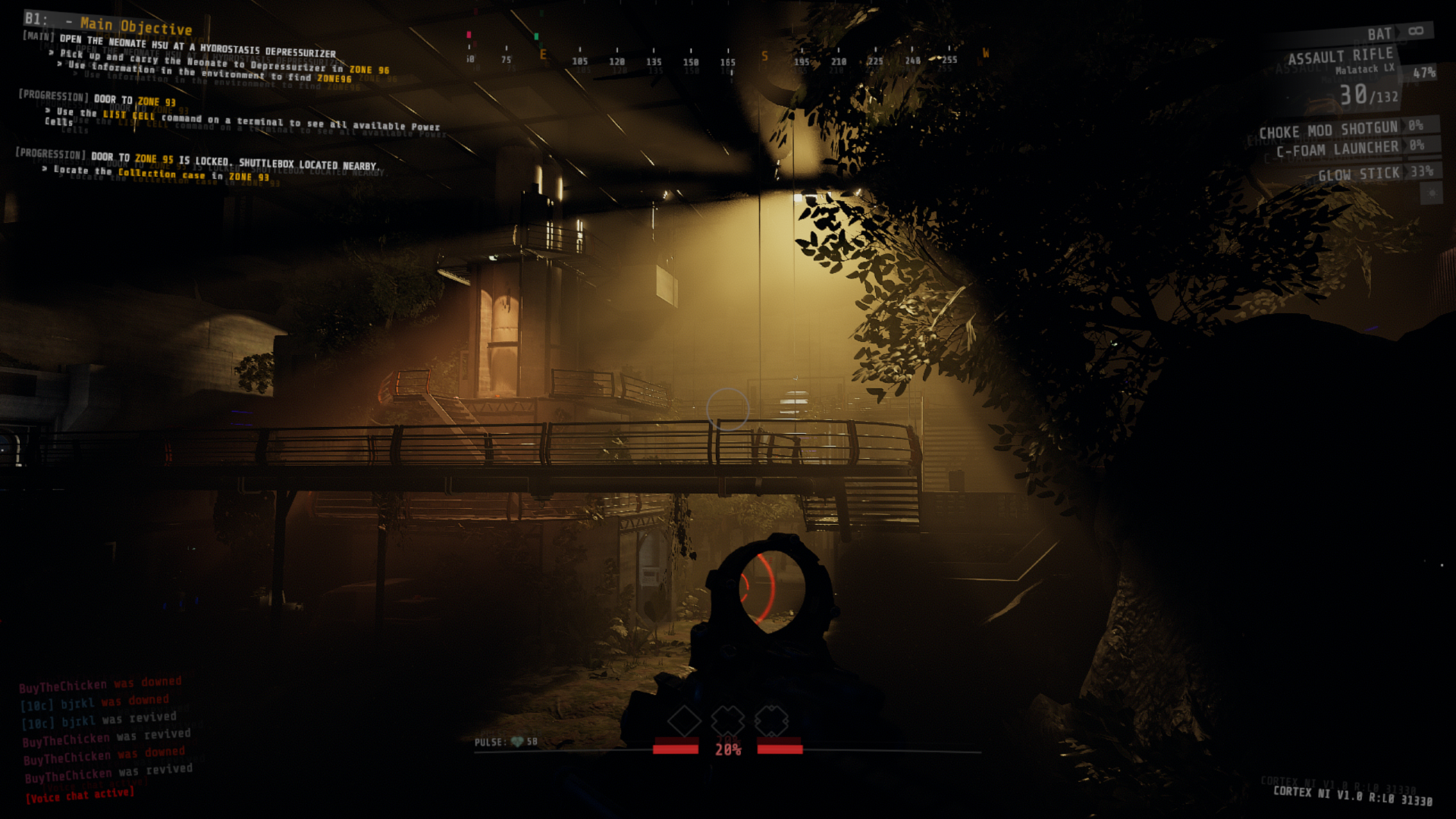Viewport: 1456px width, 819px height.
Task: Switch to the ASSAULT RIFLE weapon slot
Action: click(x=1342, y=55)
